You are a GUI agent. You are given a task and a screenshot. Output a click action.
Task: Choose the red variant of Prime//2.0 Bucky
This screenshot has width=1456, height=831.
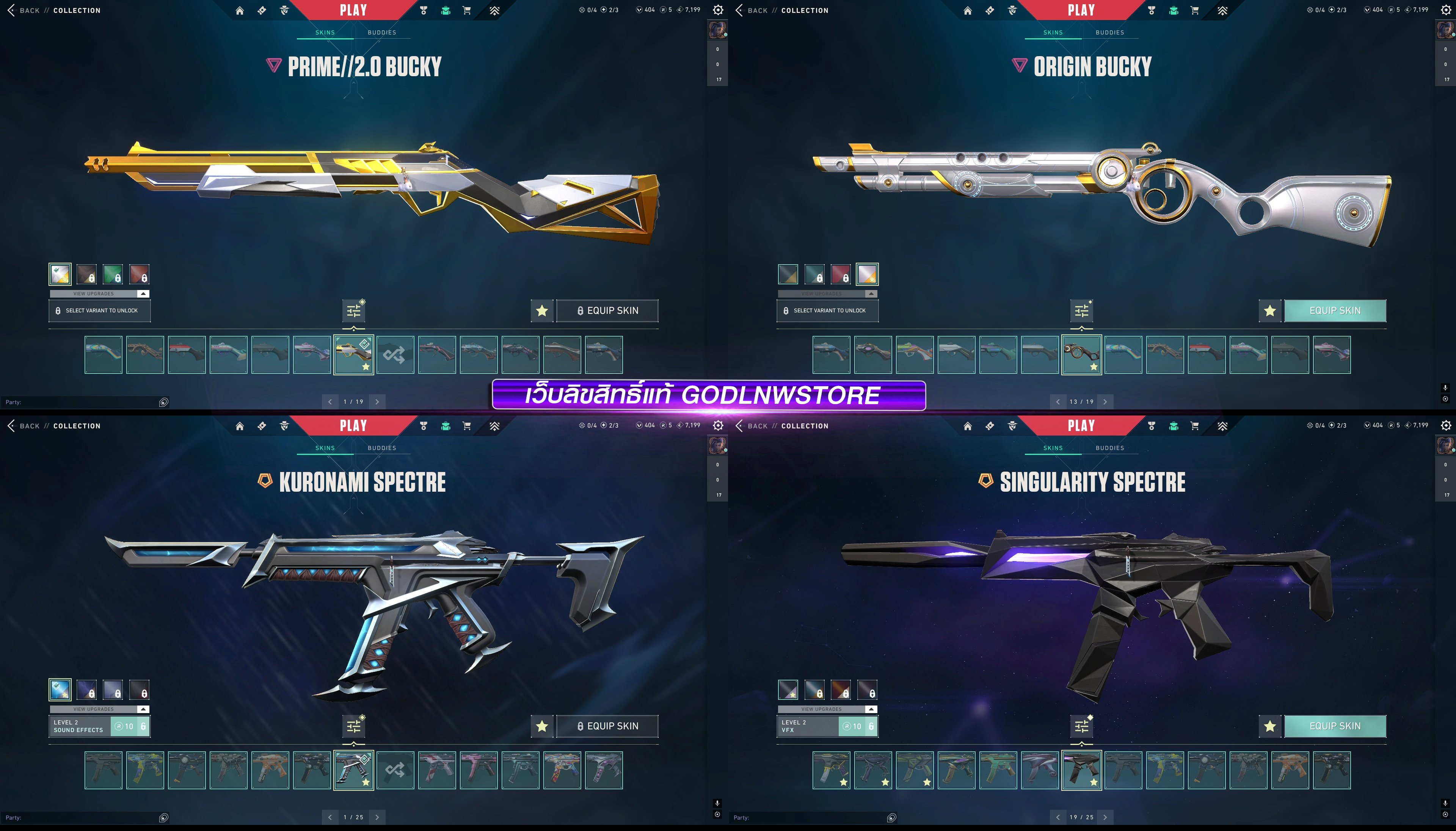click(139, 274)
